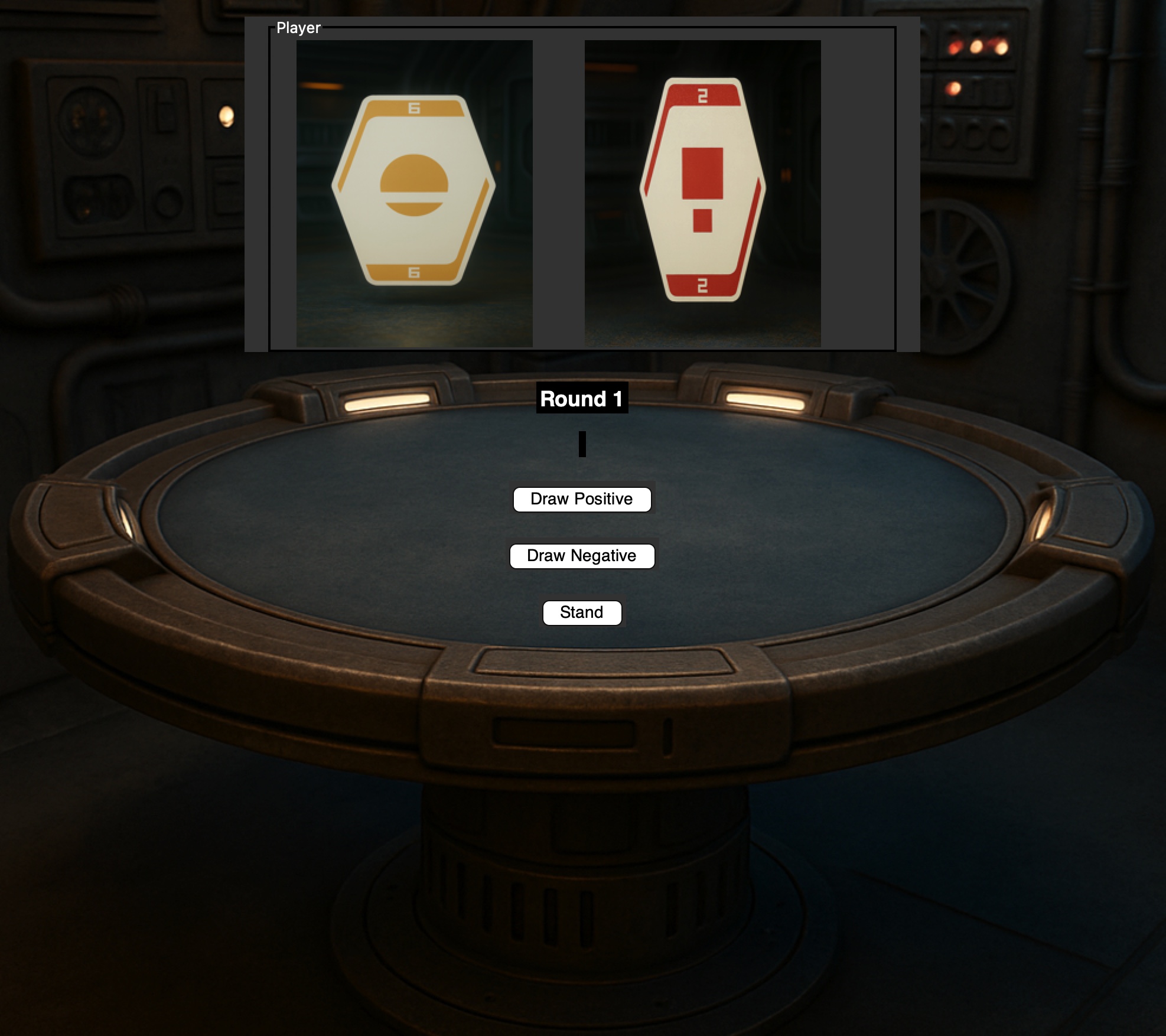Choose Draw Negative
This screenshot has width=1166, height=1036.
(x=582, y=556)
